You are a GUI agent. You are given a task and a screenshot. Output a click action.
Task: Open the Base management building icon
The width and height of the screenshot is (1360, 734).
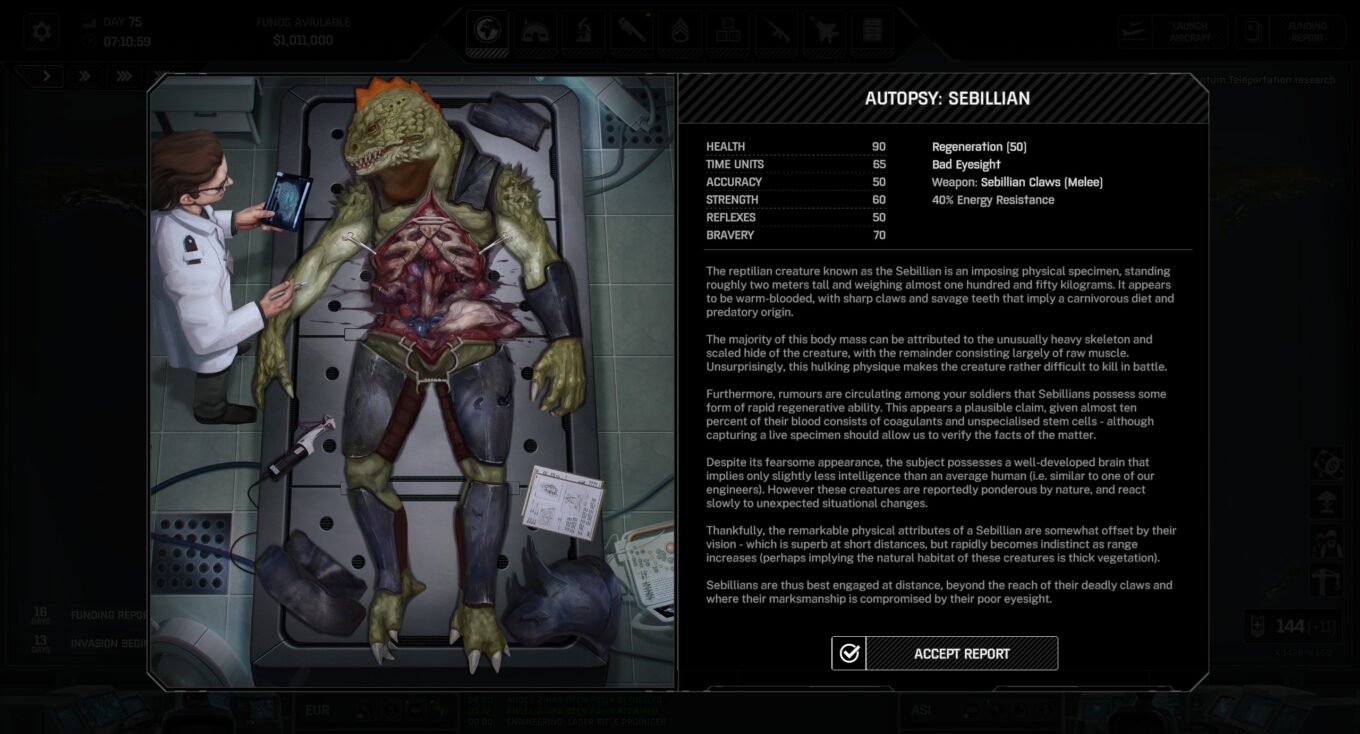[535, 30]
